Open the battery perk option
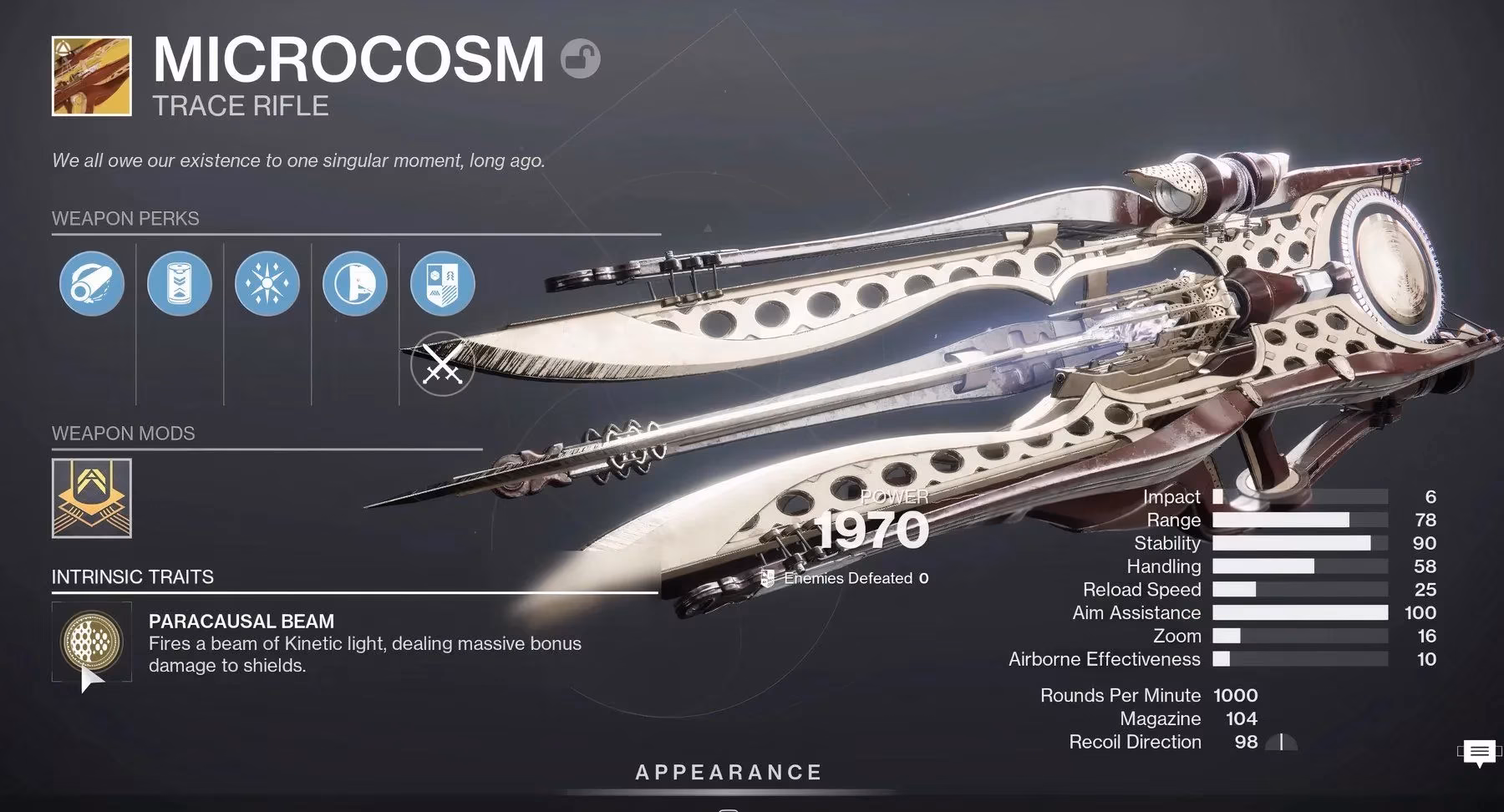1504x812 pixels. (x=179, y=284)
